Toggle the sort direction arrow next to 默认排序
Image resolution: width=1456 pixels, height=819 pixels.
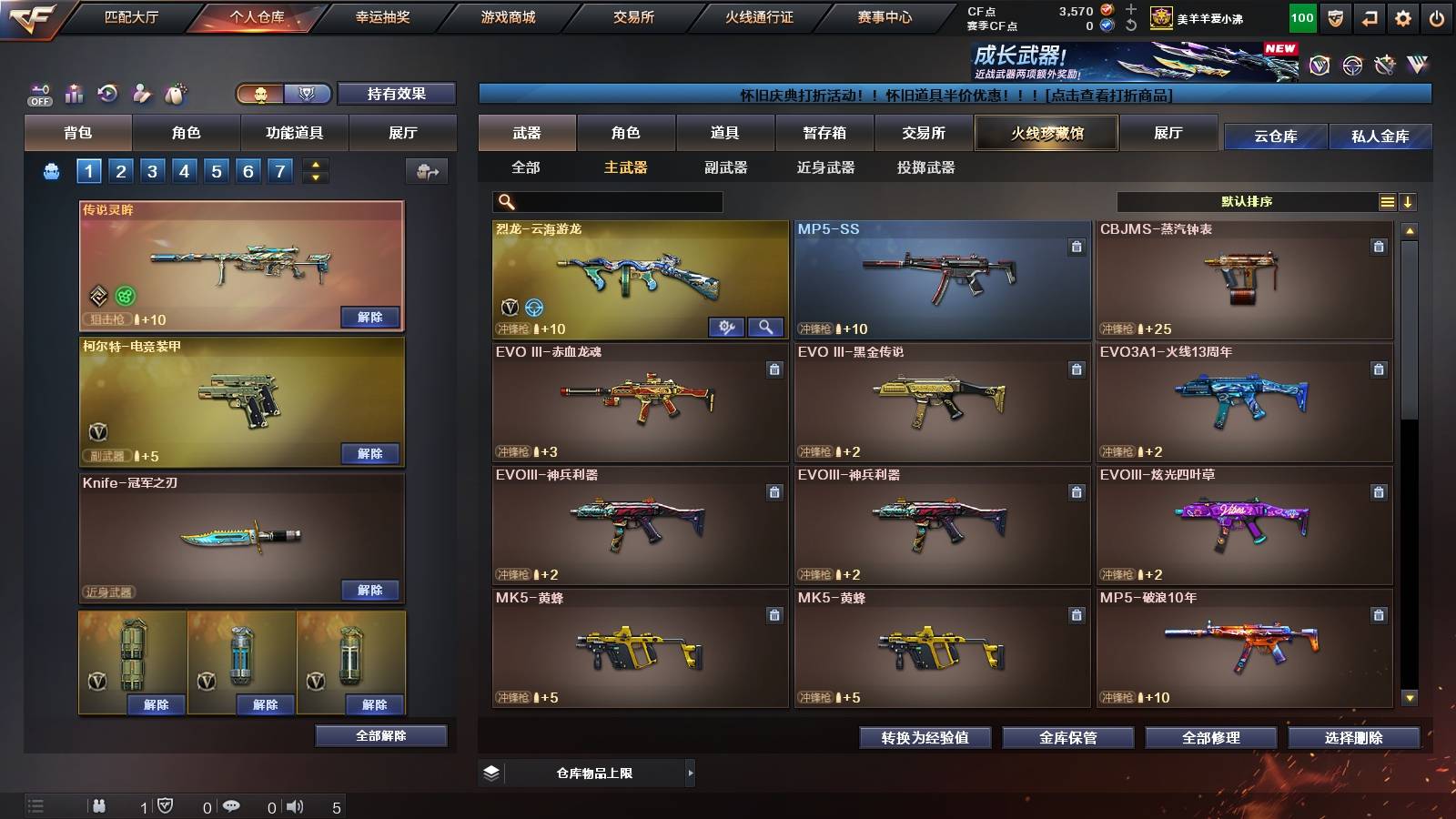1408,201
